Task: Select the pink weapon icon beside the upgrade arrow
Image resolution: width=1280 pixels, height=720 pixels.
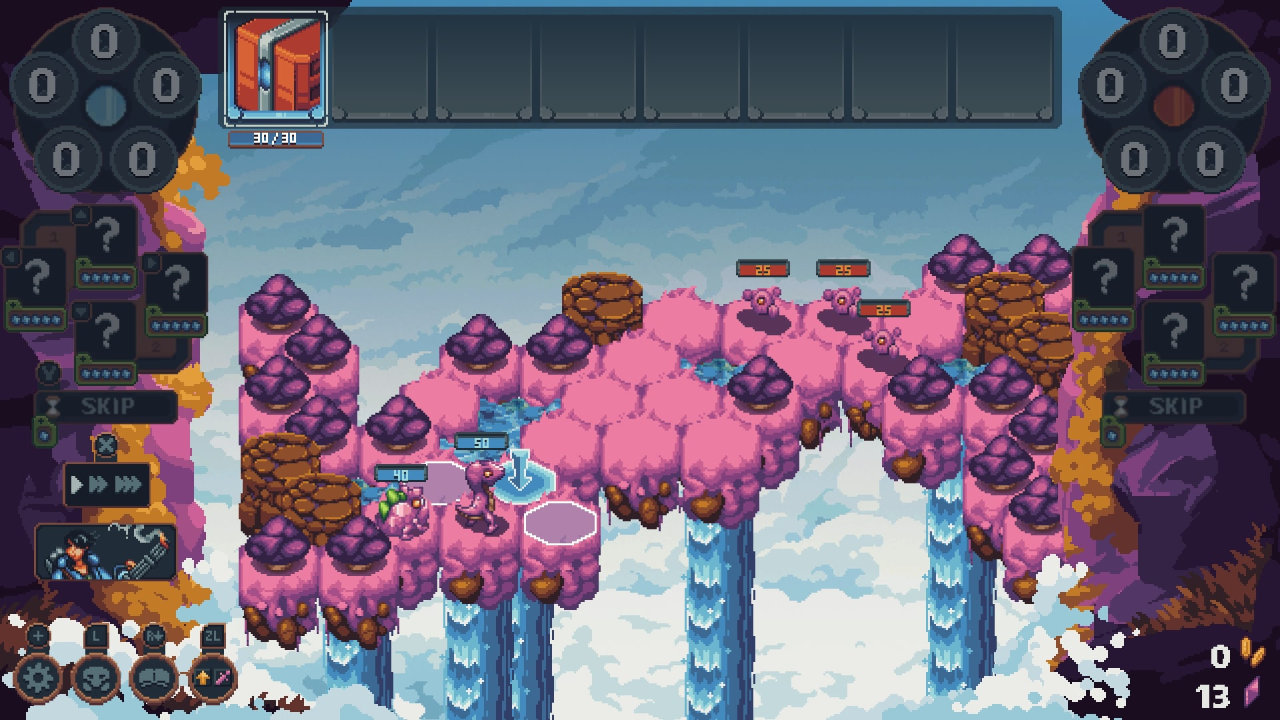Action: (x=223, y=676)
